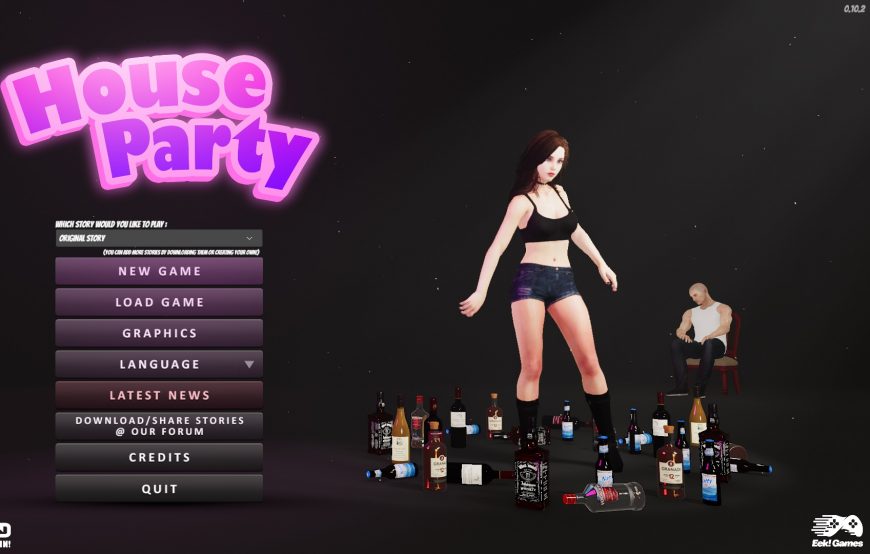Viewport: 870px width, 554px height.
Task: Visit the Download/Share Stories forum
Action: coord(159,426)
